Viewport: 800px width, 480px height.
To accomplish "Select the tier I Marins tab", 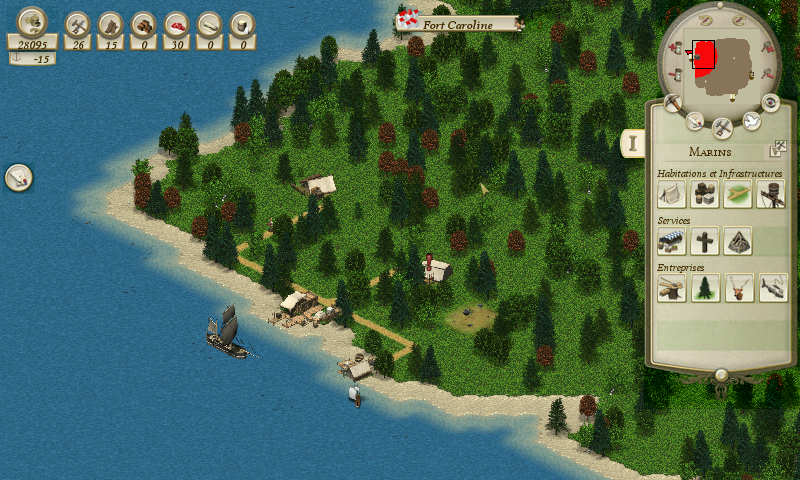I will (x=632, y=143).
